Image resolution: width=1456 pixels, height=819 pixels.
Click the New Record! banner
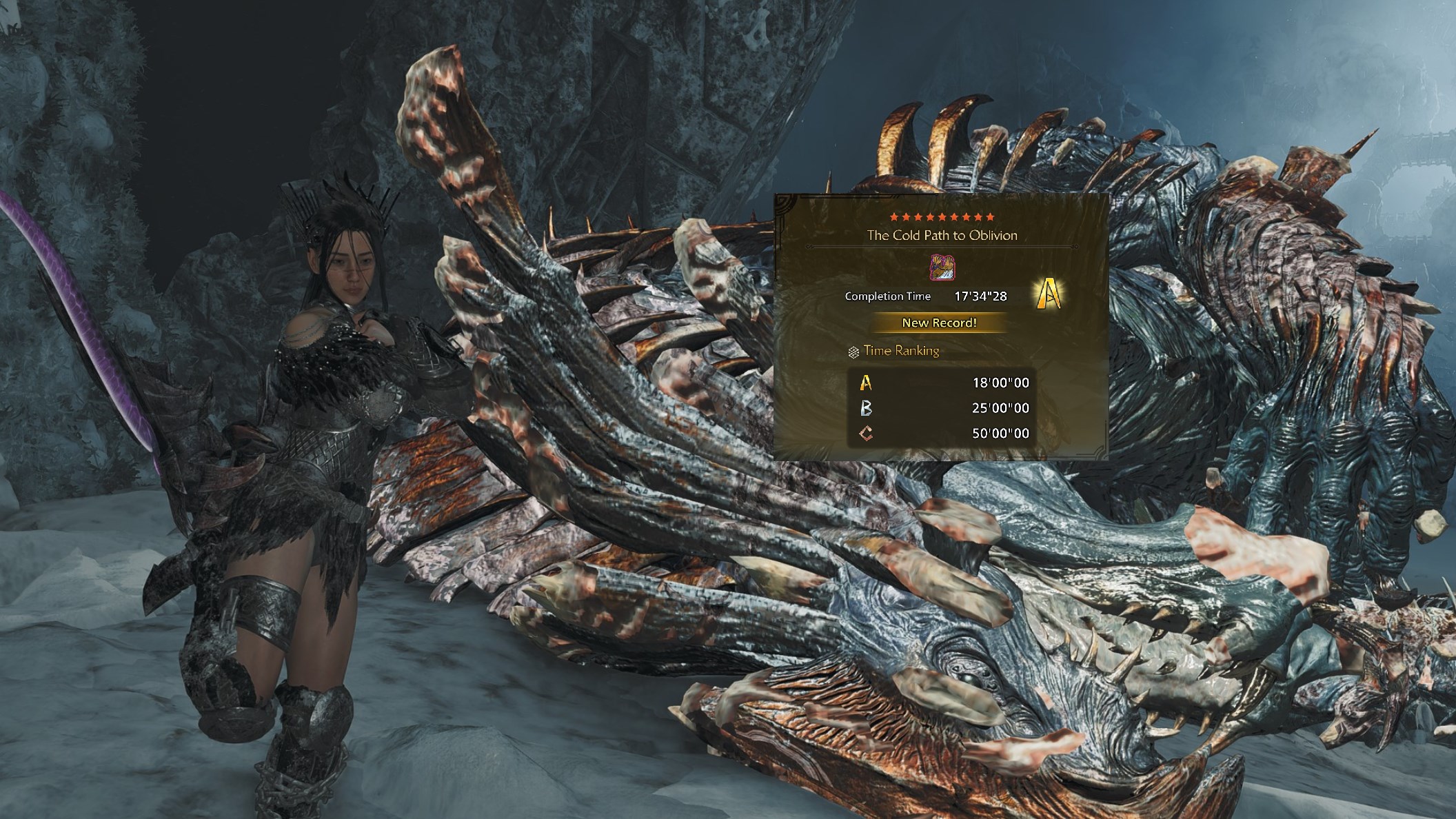[x=940, y=323]
